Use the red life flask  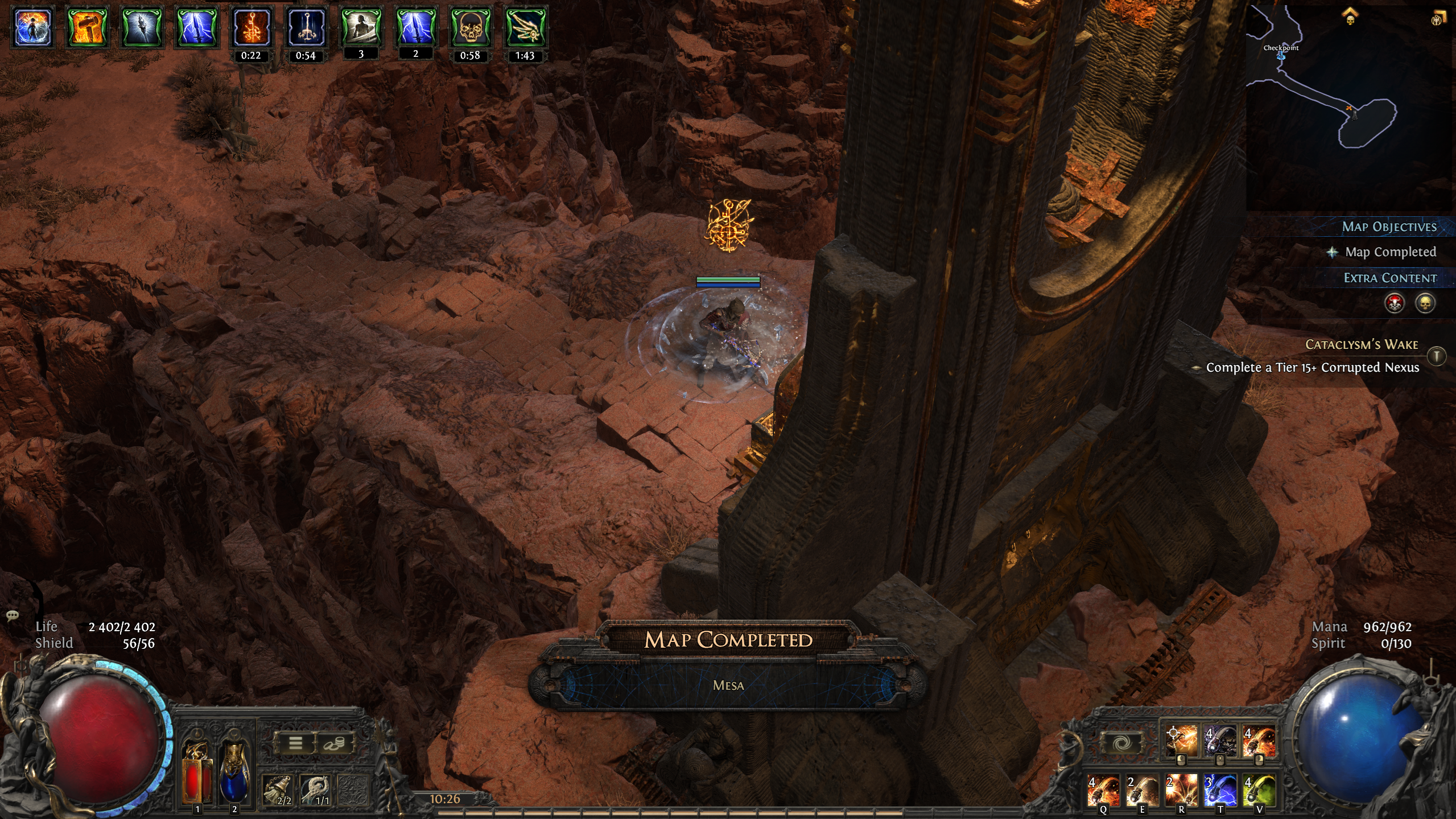[x=197, y=772]
